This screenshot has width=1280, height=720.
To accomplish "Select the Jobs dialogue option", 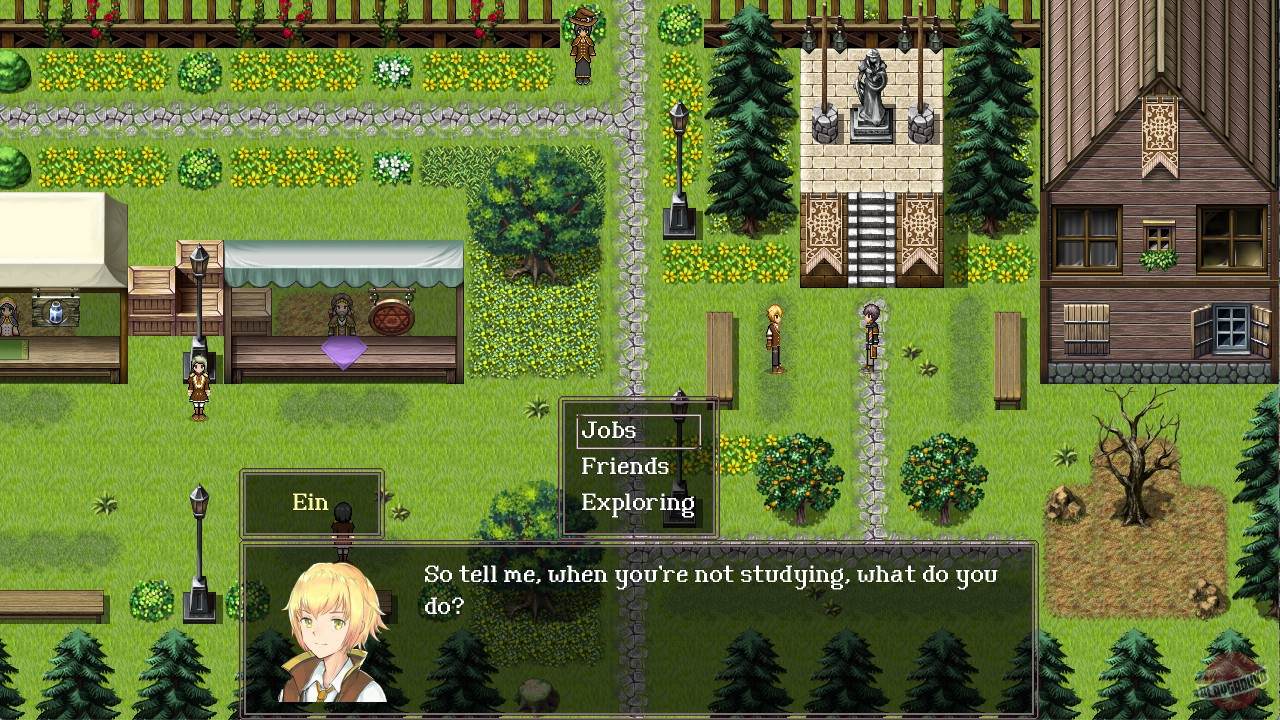I will pos(609,430).
